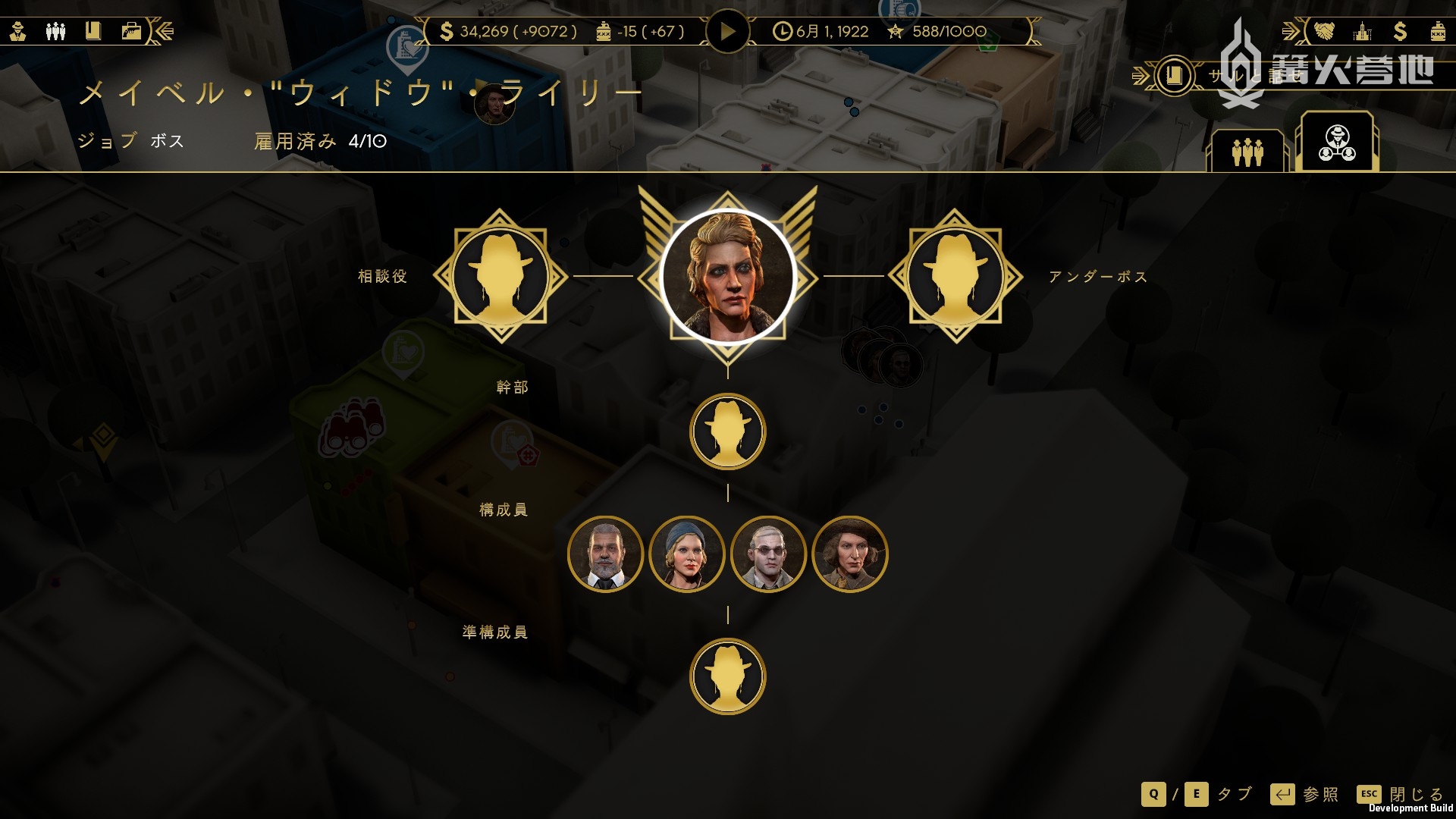1456x819 pixels.
Task: Switch to the three-gangsters crew tab
Action: 1247,152
